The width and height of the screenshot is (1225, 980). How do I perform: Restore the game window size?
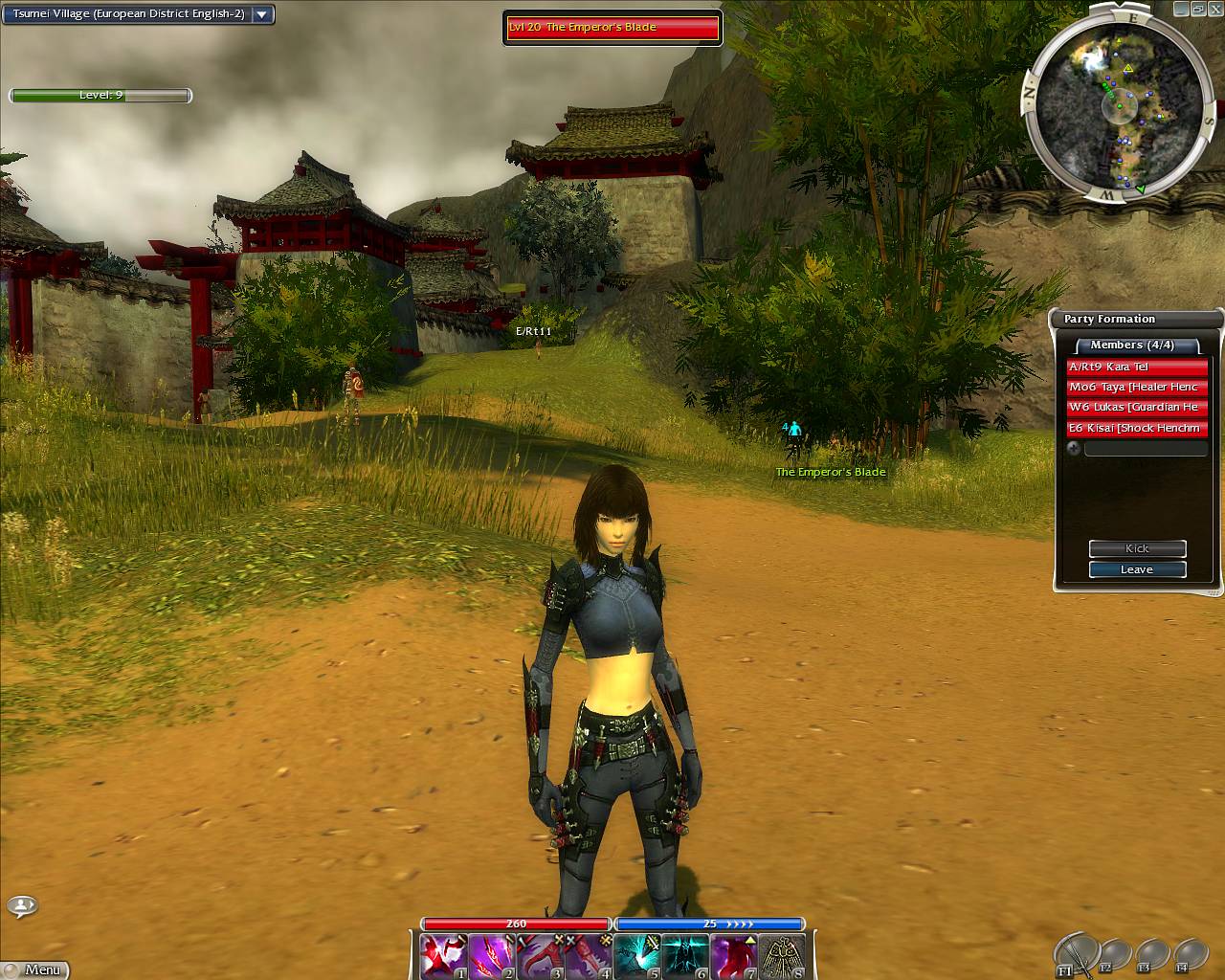1198,9
